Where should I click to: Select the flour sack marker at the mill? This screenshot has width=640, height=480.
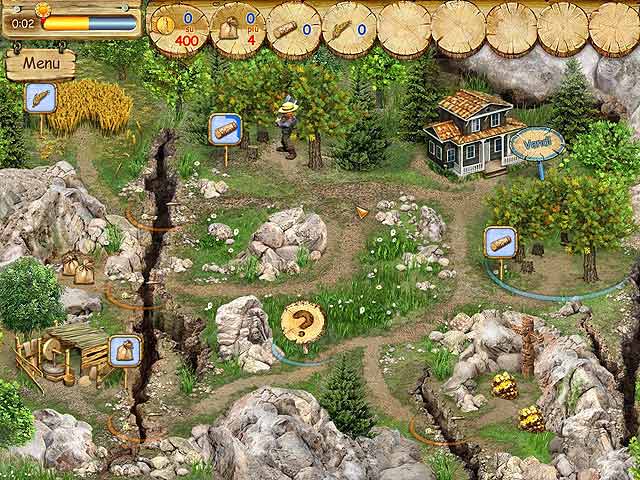pyautogui.click(x=124, y=350)
